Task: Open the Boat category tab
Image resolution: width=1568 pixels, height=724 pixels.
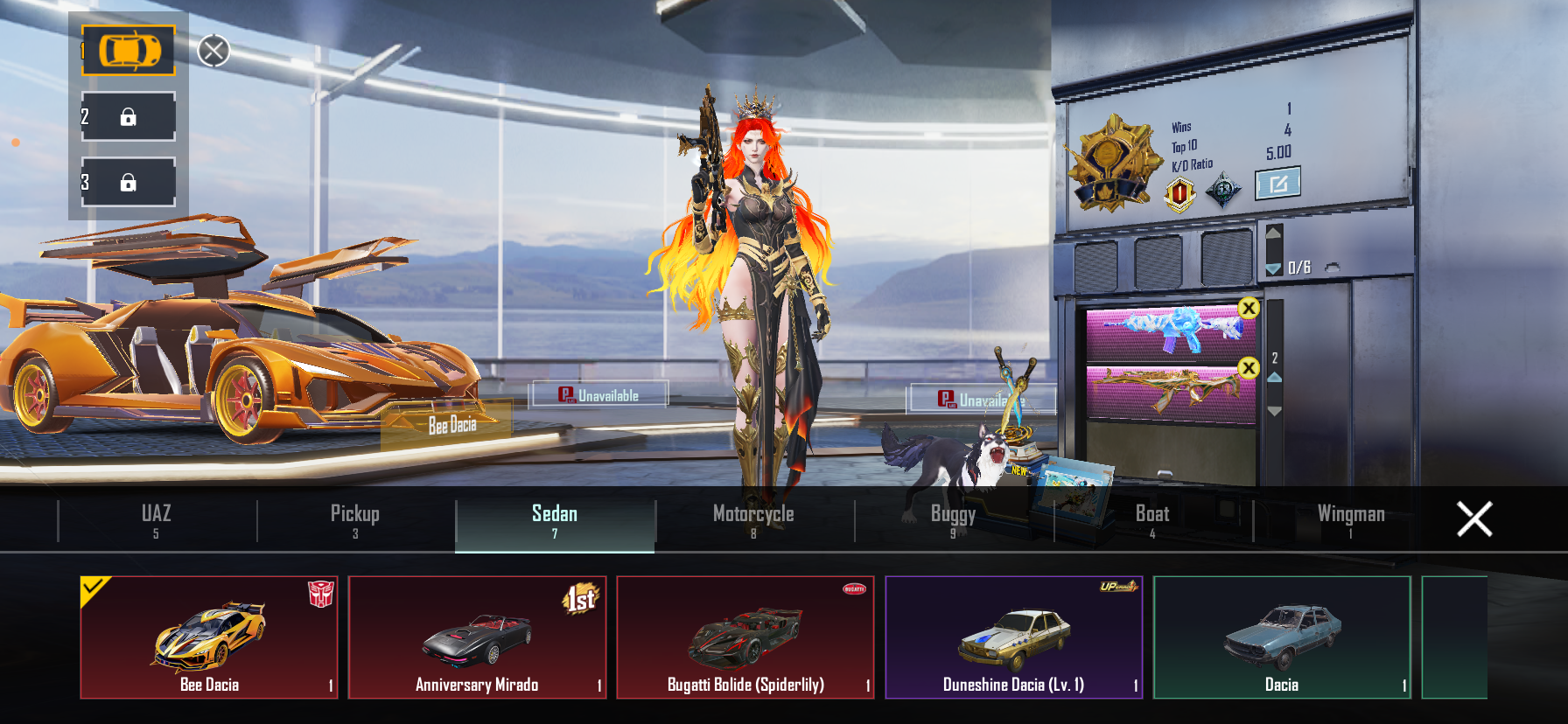Action: (1152, 519)
